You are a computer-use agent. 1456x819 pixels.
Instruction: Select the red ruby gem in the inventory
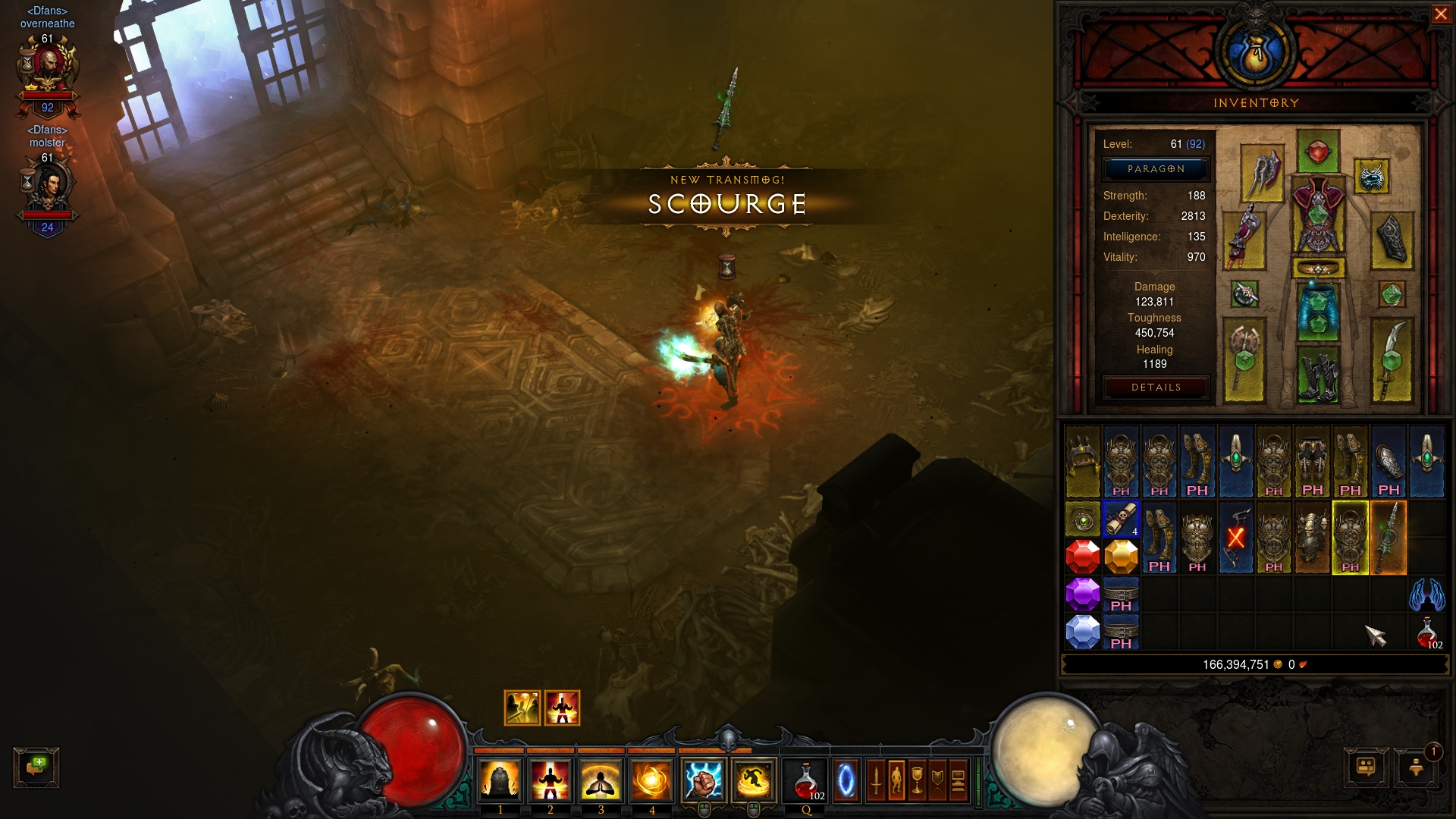(1084, 556)
